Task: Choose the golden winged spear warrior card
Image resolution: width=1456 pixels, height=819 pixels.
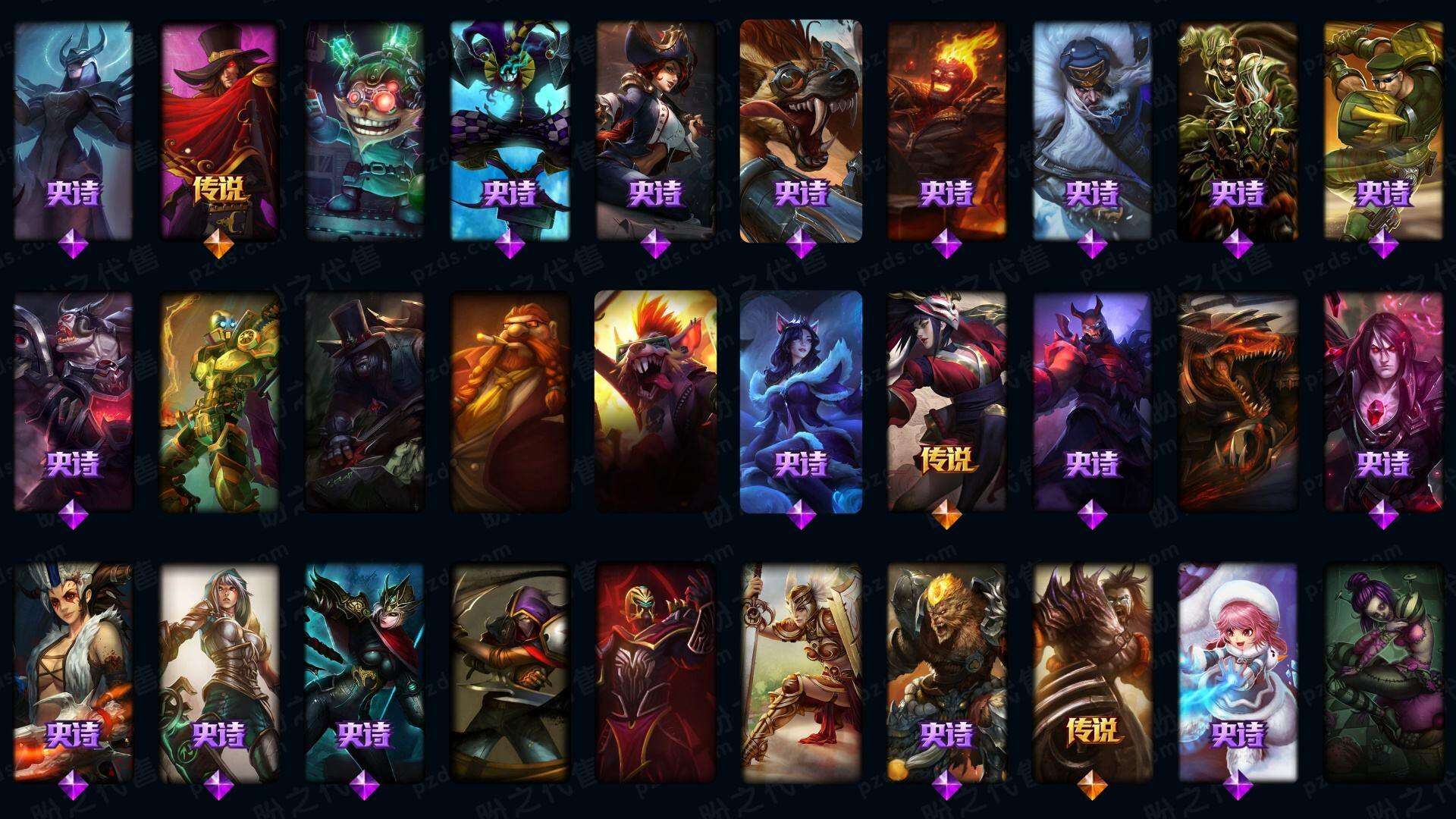Action: click(x=801, y=671)
